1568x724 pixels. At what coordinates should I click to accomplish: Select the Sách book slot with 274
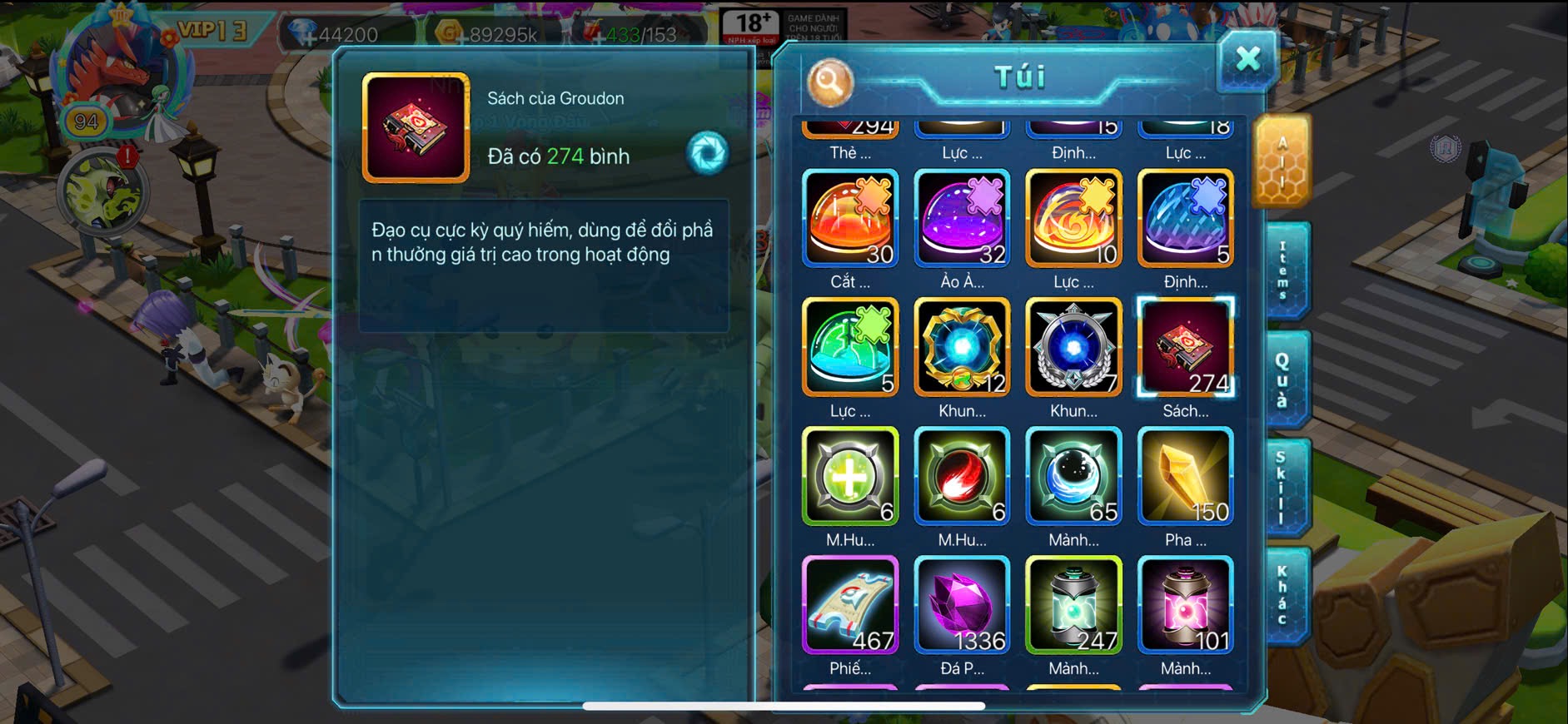tap(1185, 347)
